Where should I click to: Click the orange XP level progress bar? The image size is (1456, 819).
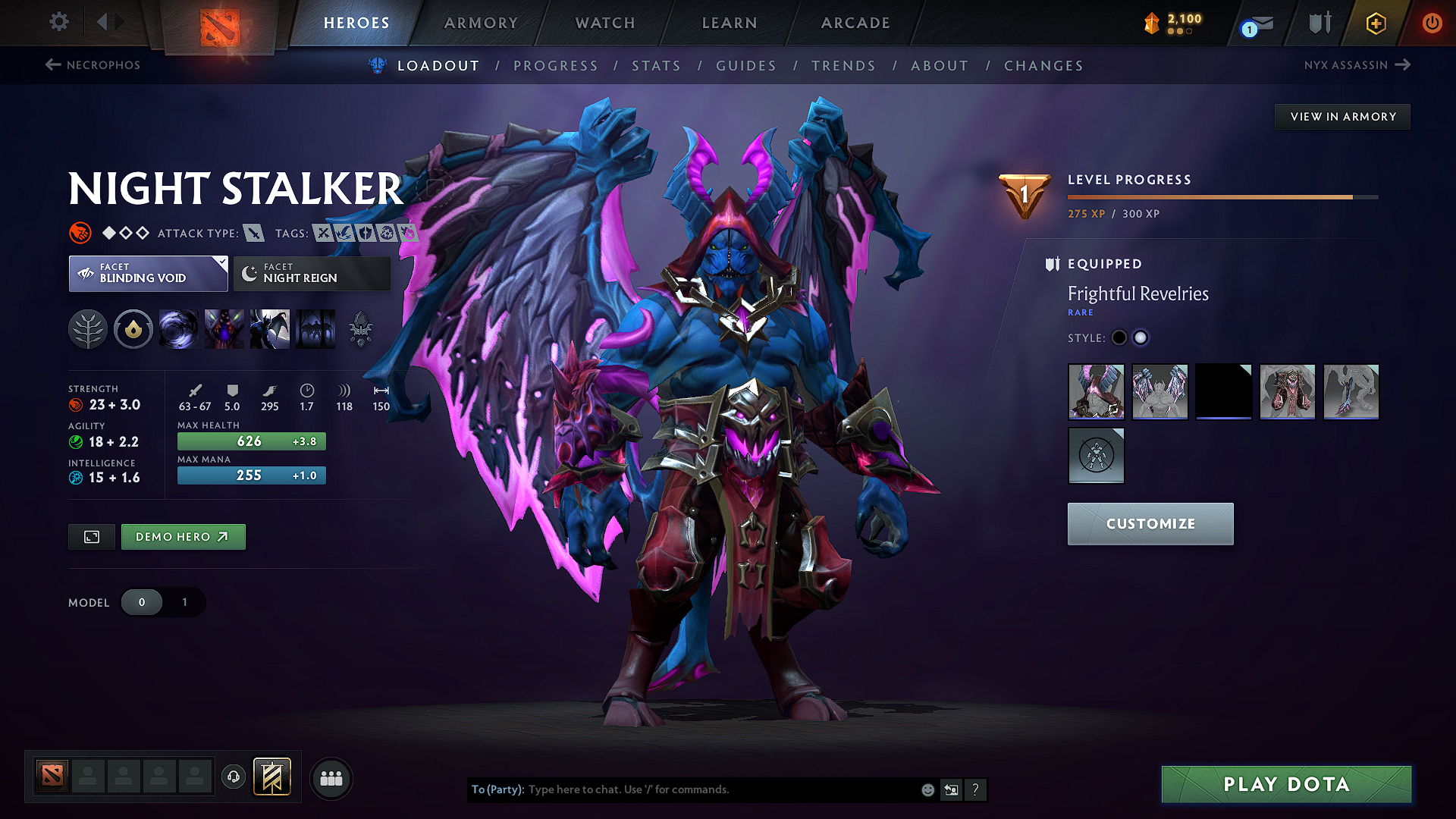click(1213, 196)
